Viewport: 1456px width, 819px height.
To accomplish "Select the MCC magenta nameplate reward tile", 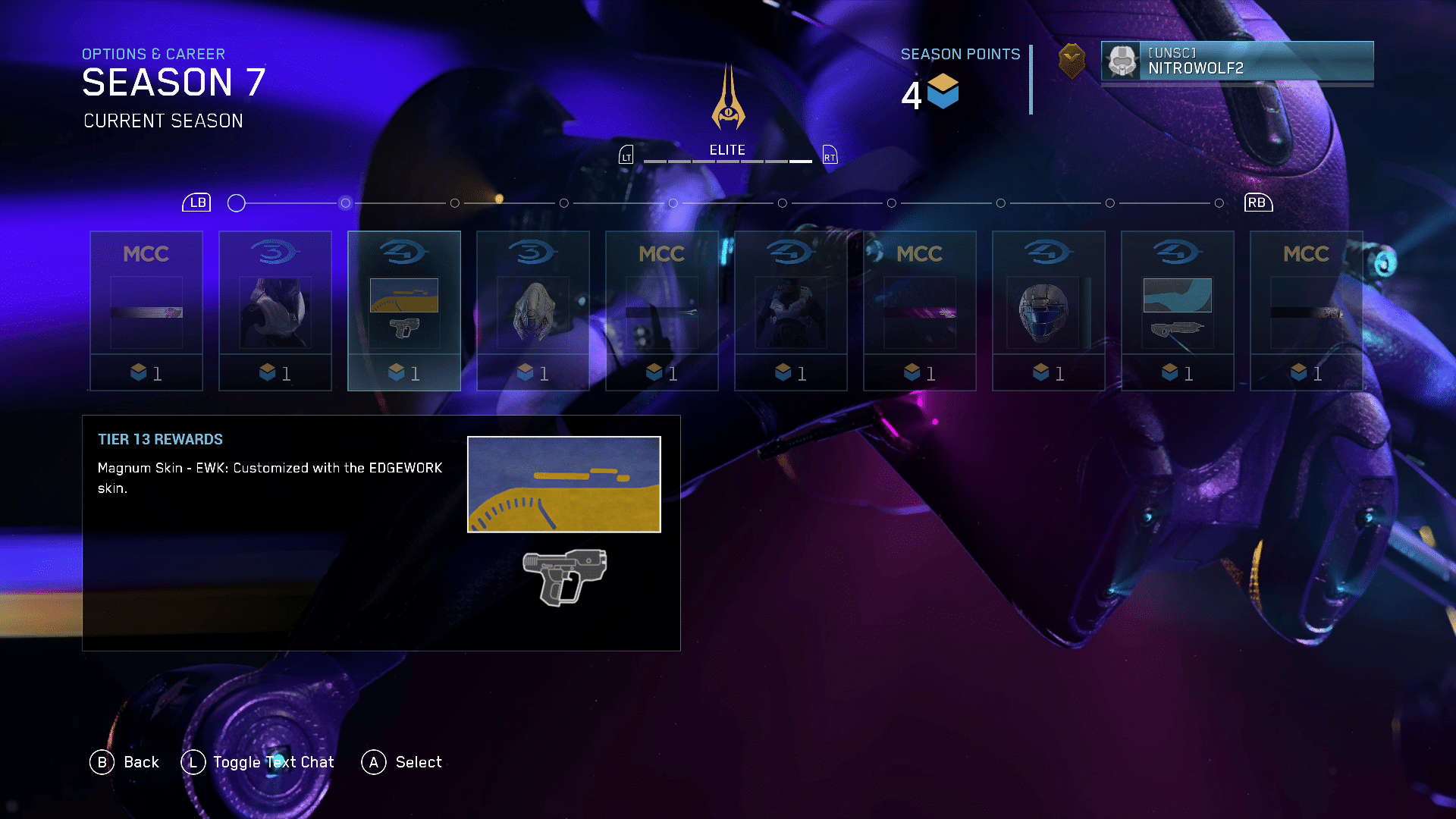I will point(920,311).
